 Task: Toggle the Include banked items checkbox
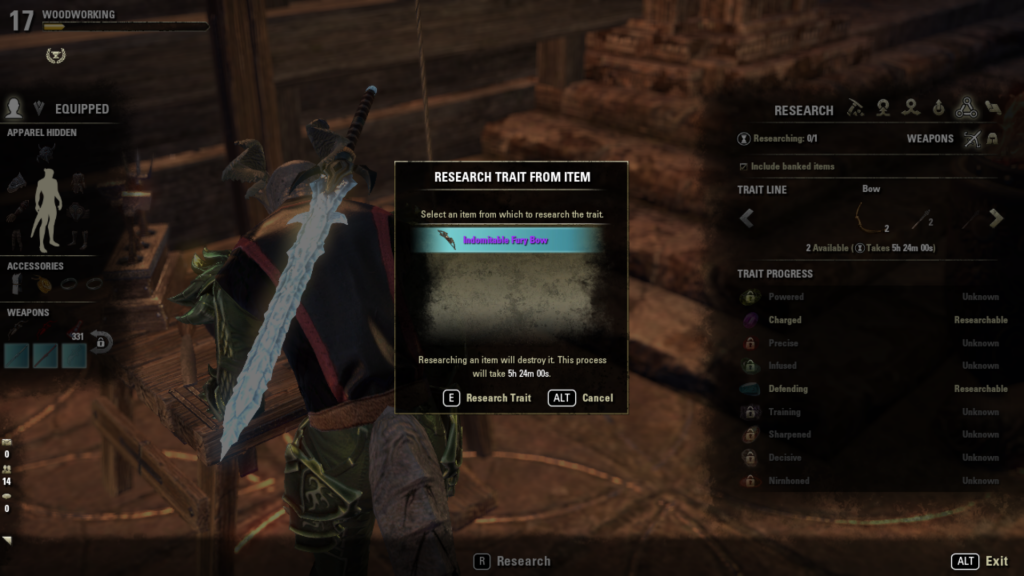pyautogui.click(x=743, y=166)
